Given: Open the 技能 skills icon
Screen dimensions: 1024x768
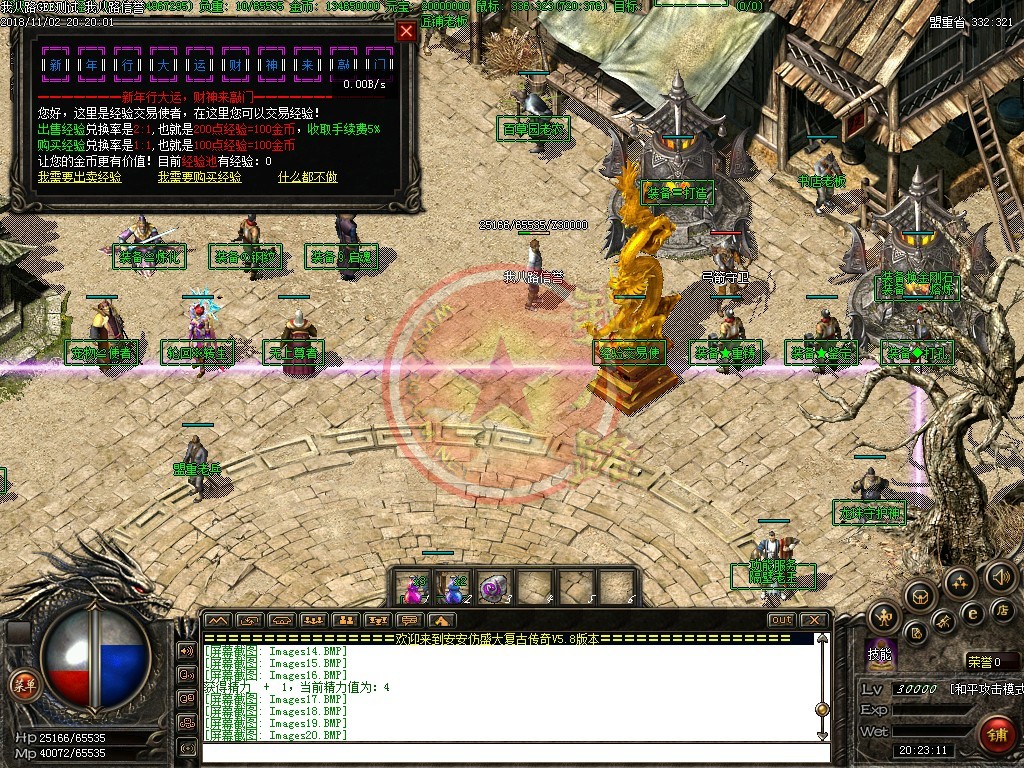Looking at the screenshot, I should coord(880,654).
